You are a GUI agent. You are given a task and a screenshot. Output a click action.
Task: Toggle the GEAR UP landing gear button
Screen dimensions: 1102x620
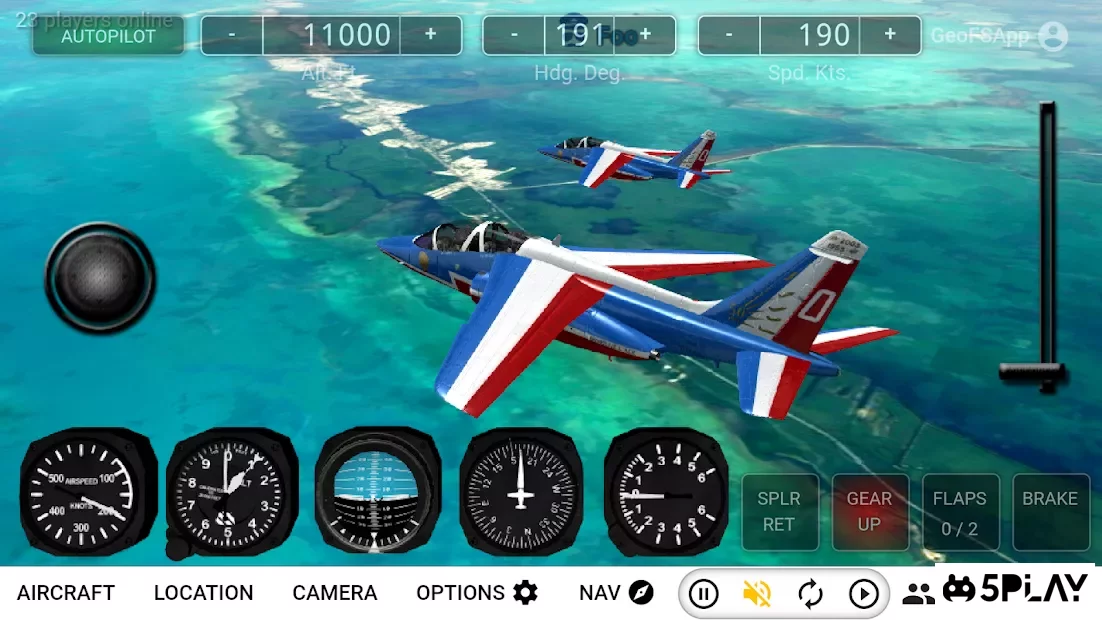point(869,511)
